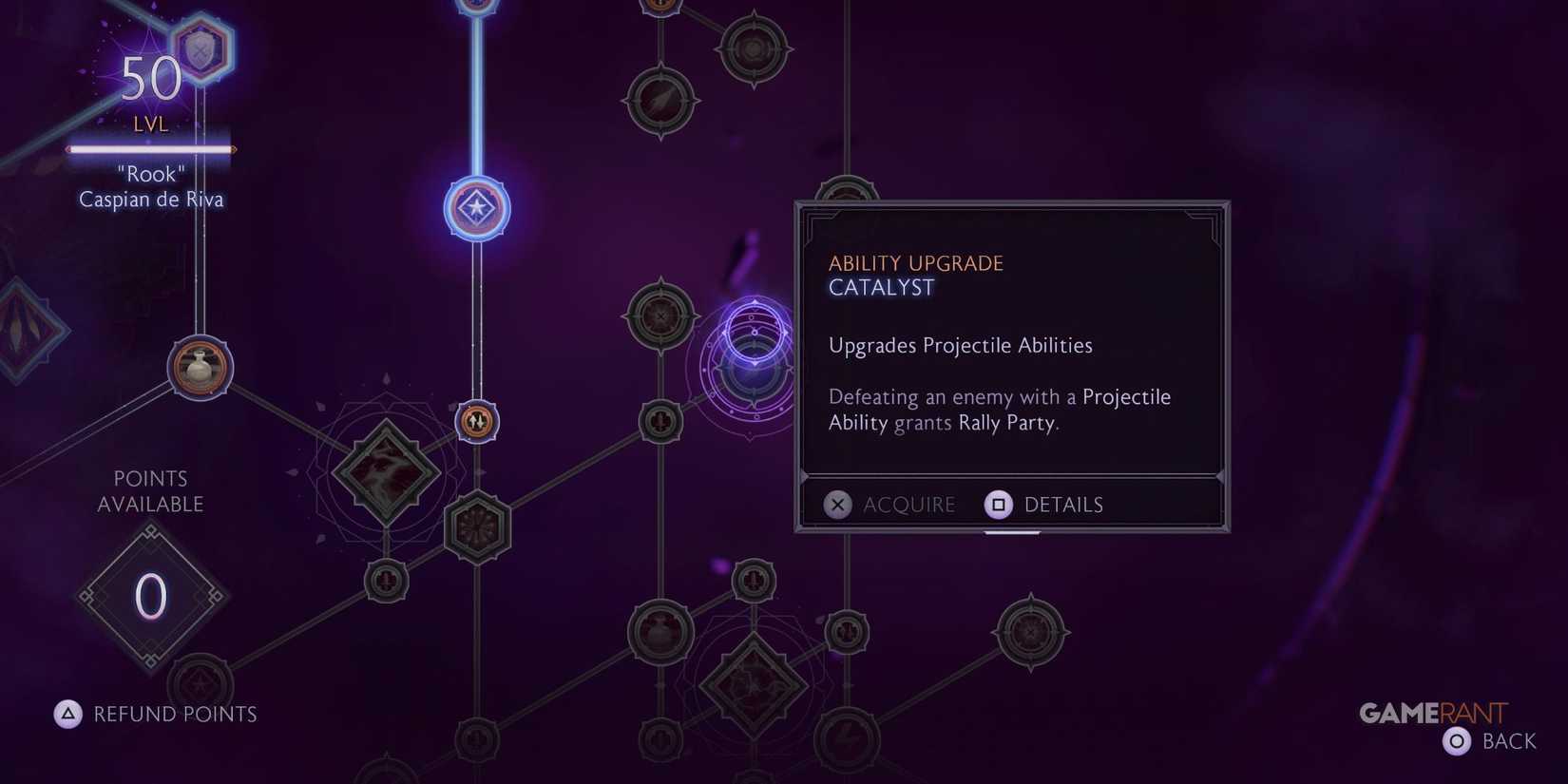Click the level experience progress bar
This screenshot has height=784, width=1568.
(150, 149)
